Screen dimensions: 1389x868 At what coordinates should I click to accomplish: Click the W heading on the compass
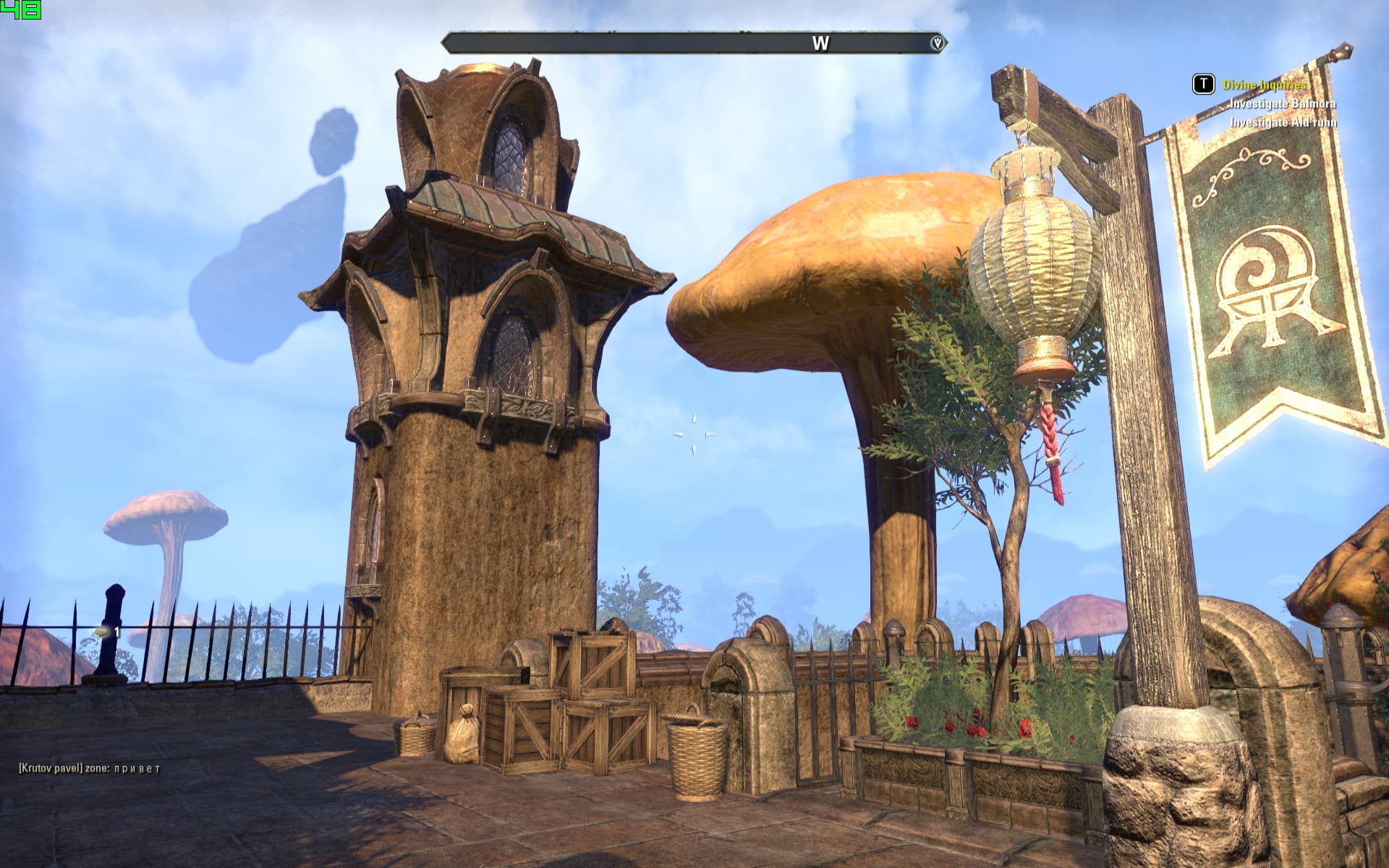(x=820, y=43)
